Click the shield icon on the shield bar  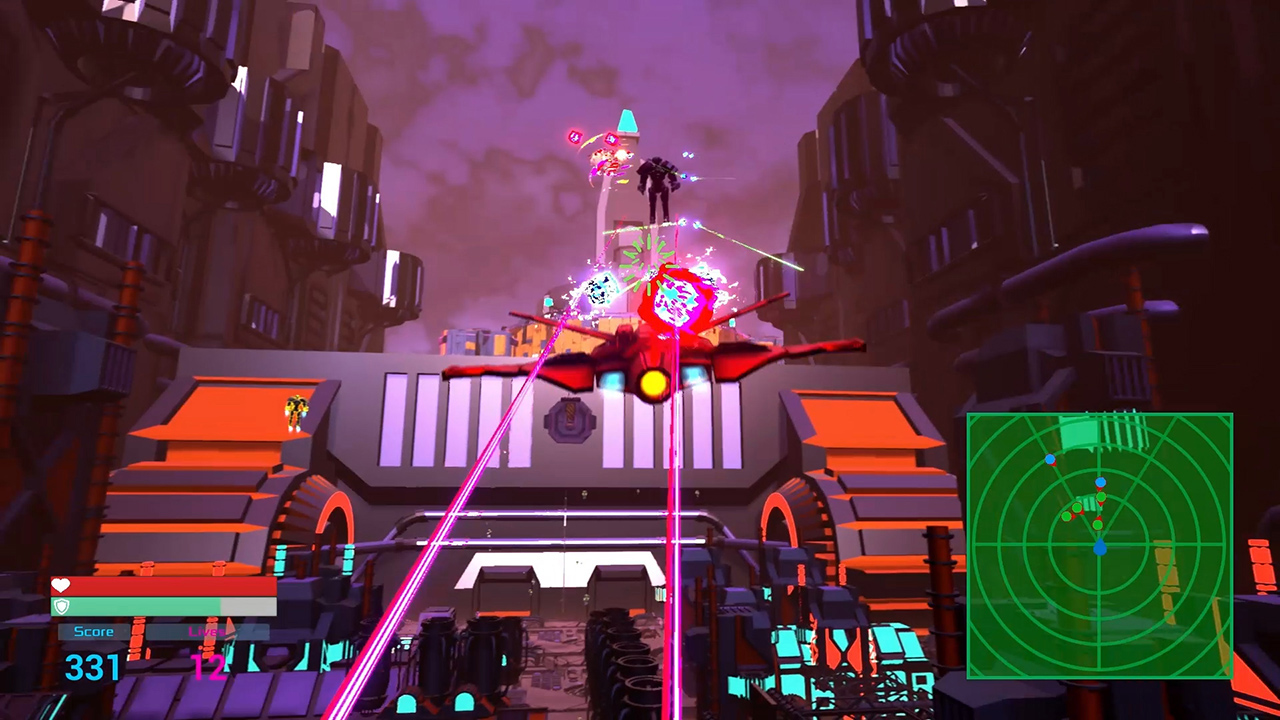pyautogui.click(x=61, y=606)
